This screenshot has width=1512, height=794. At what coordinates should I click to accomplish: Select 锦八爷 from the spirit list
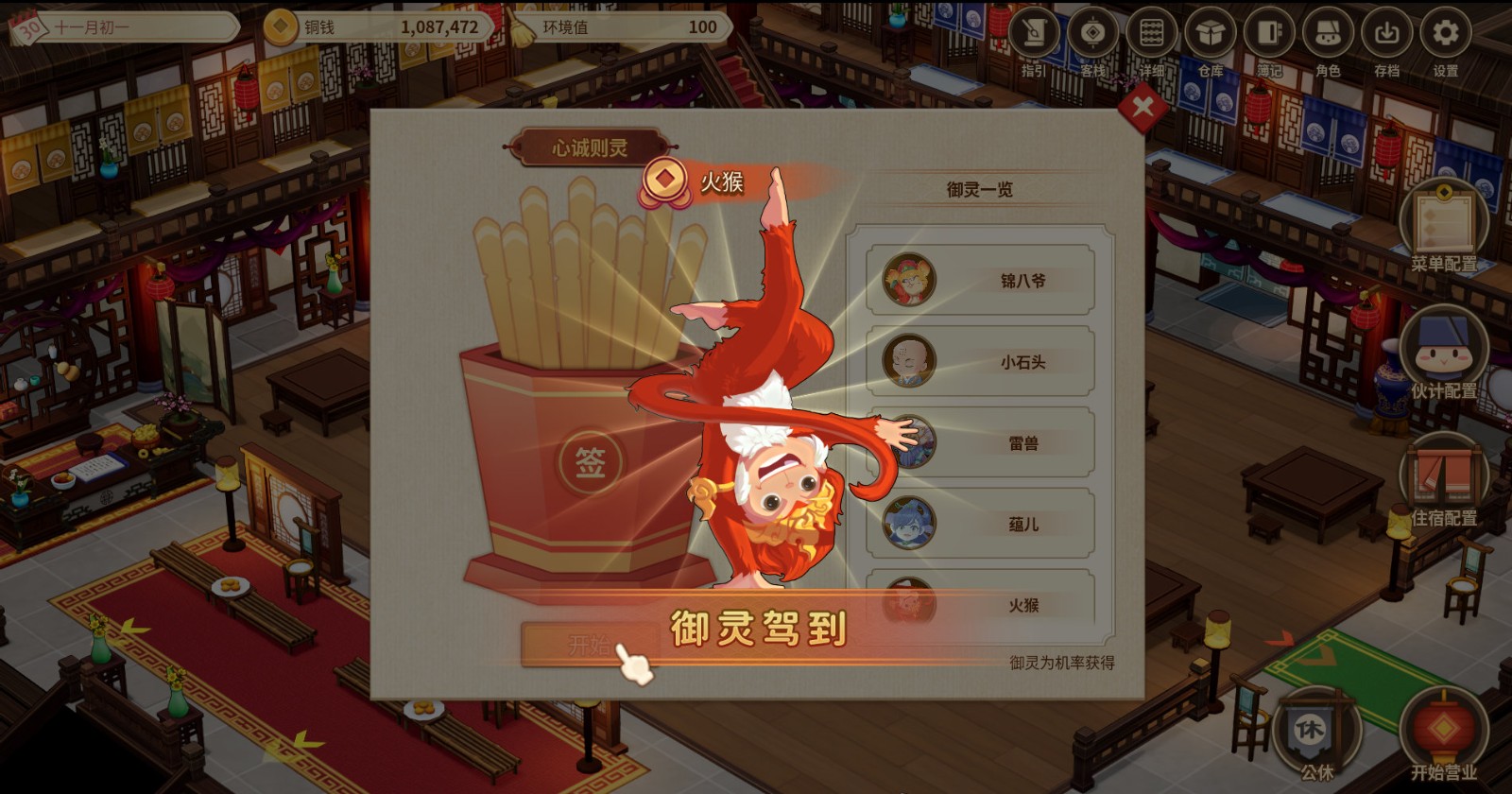(983, 281)
